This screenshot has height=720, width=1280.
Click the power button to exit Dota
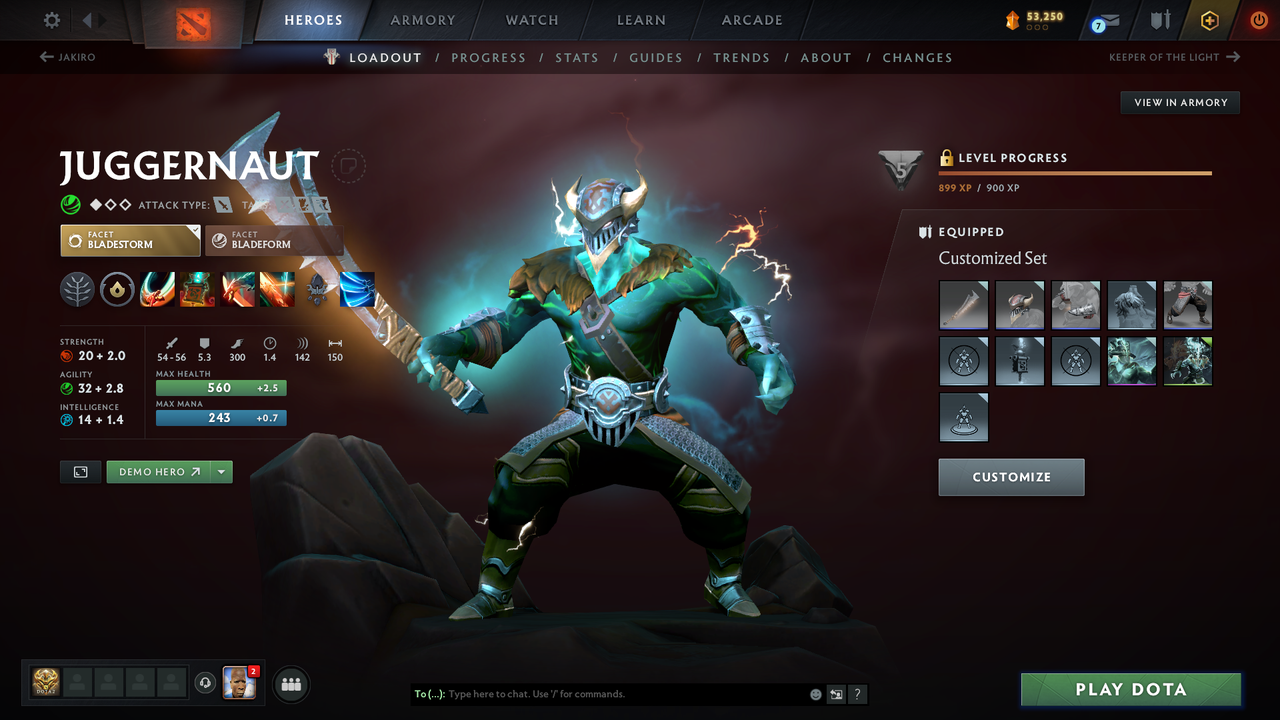1258,19
